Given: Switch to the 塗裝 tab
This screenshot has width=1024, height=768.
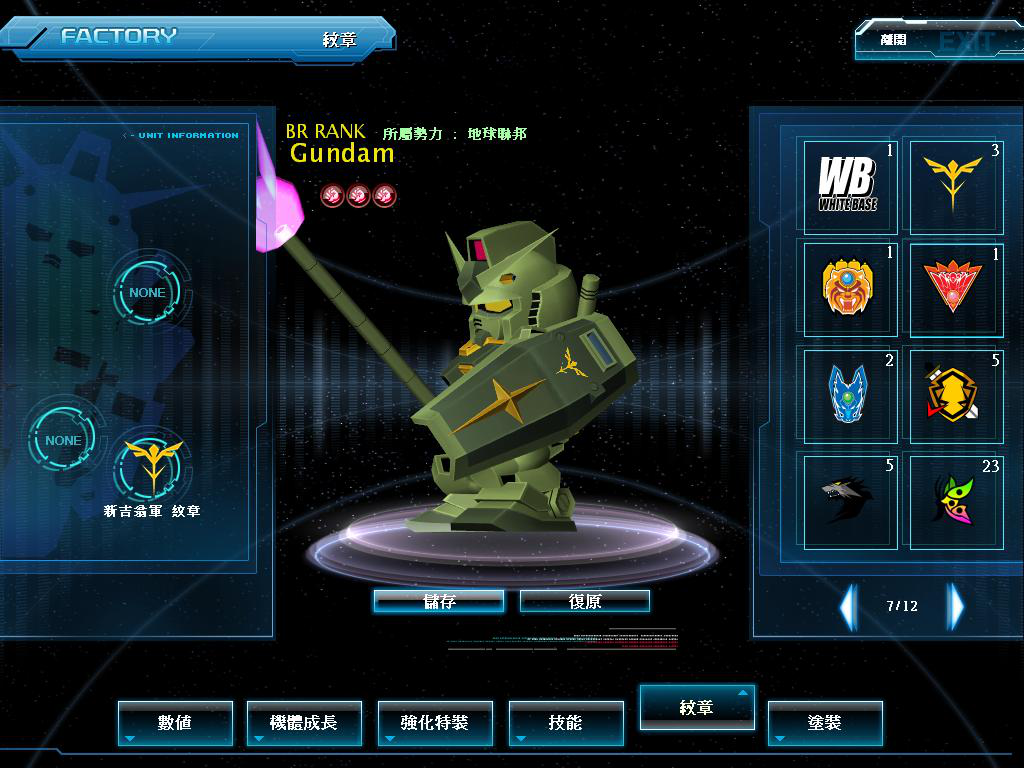Looking at the screenshot, I should pyautogui.click(x=825, y=722).
